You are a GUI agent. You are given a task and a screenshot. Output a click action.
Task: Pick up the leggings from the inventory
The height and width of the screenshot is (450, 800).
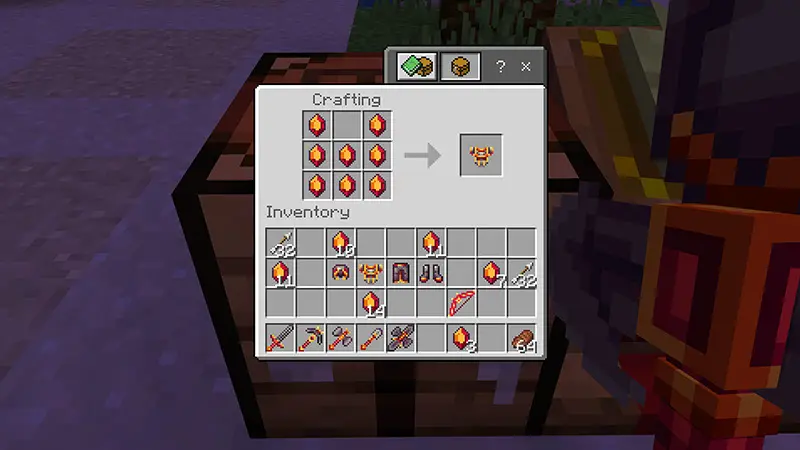pyautogui.click(x=401, y=272)
